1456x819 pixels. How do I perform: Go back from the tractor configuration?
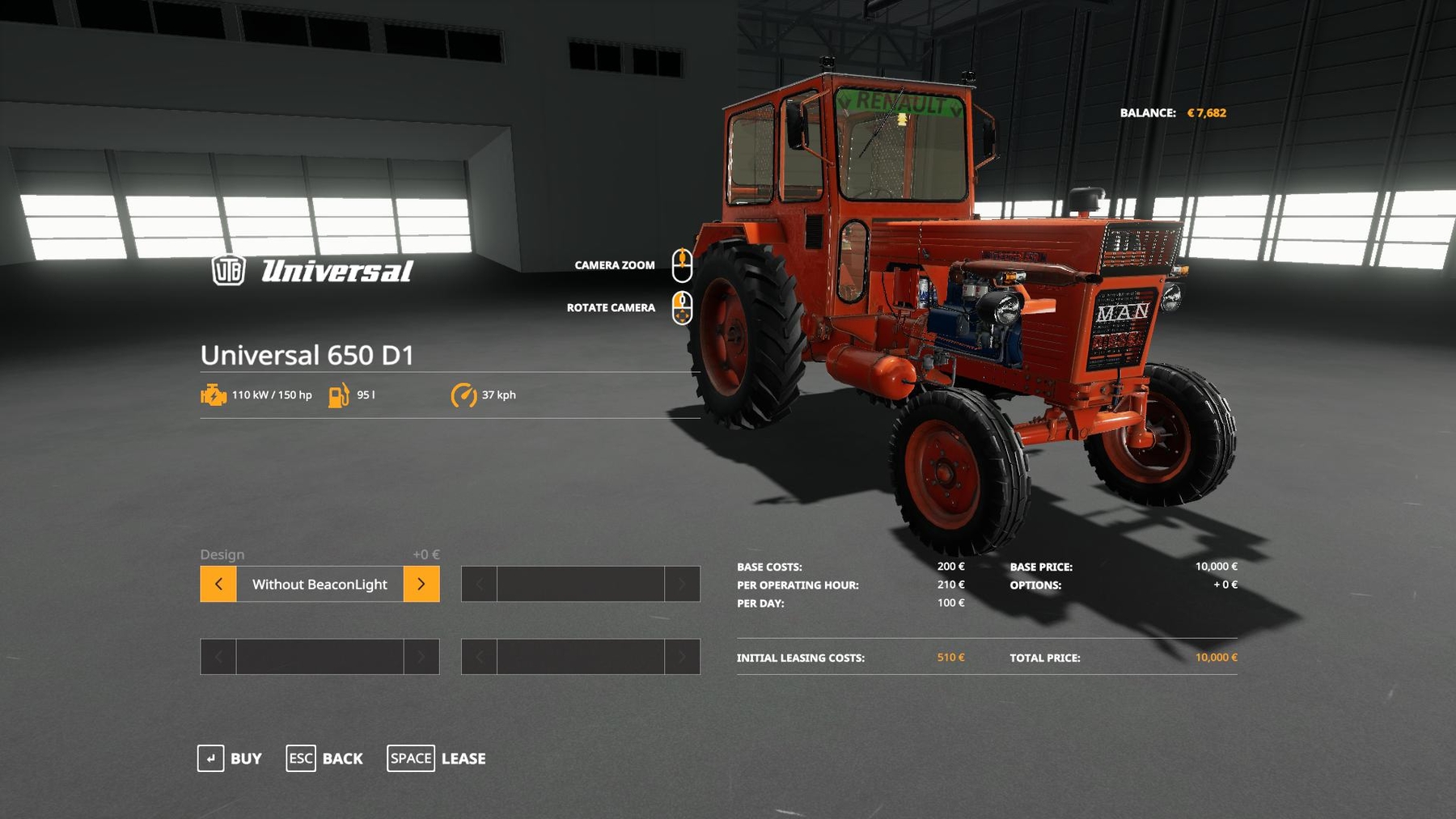[x=324, y=758]
